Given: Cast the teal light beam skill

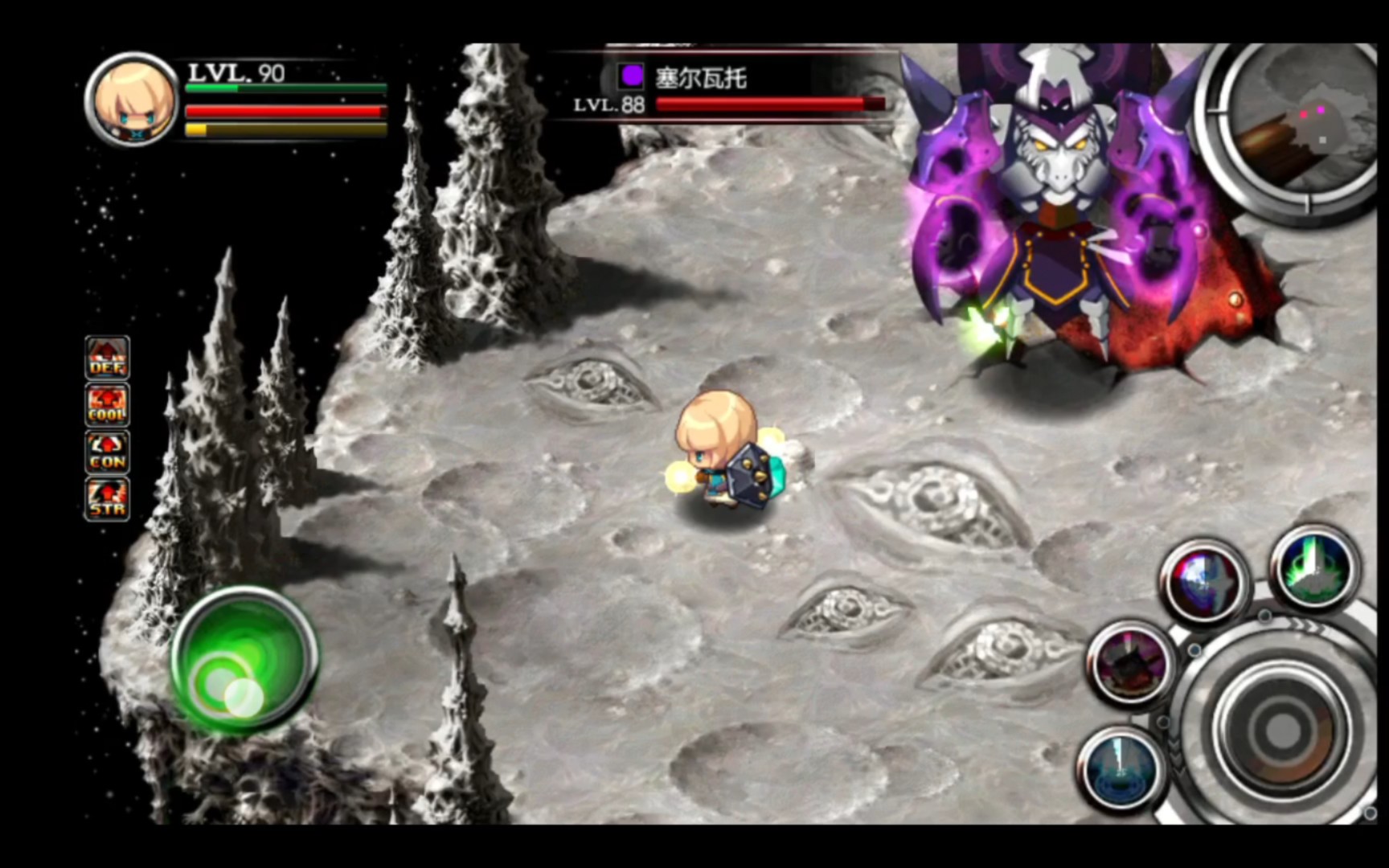Looking at the screenshot, I should point(1121,766).
